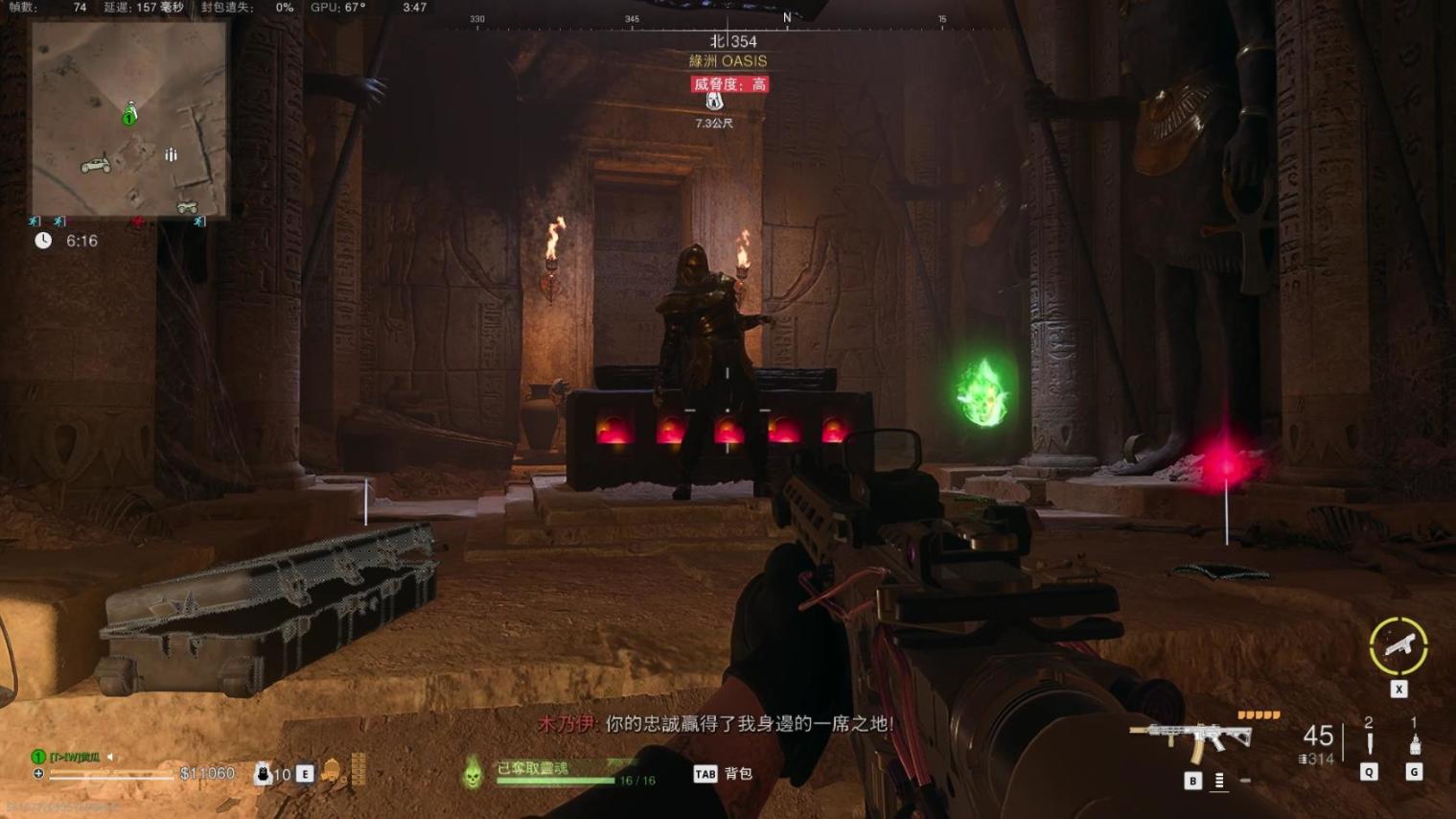Select the green skull soul objective tracker
Viewport: 1456px width, 819px height.
pos(472,772)
